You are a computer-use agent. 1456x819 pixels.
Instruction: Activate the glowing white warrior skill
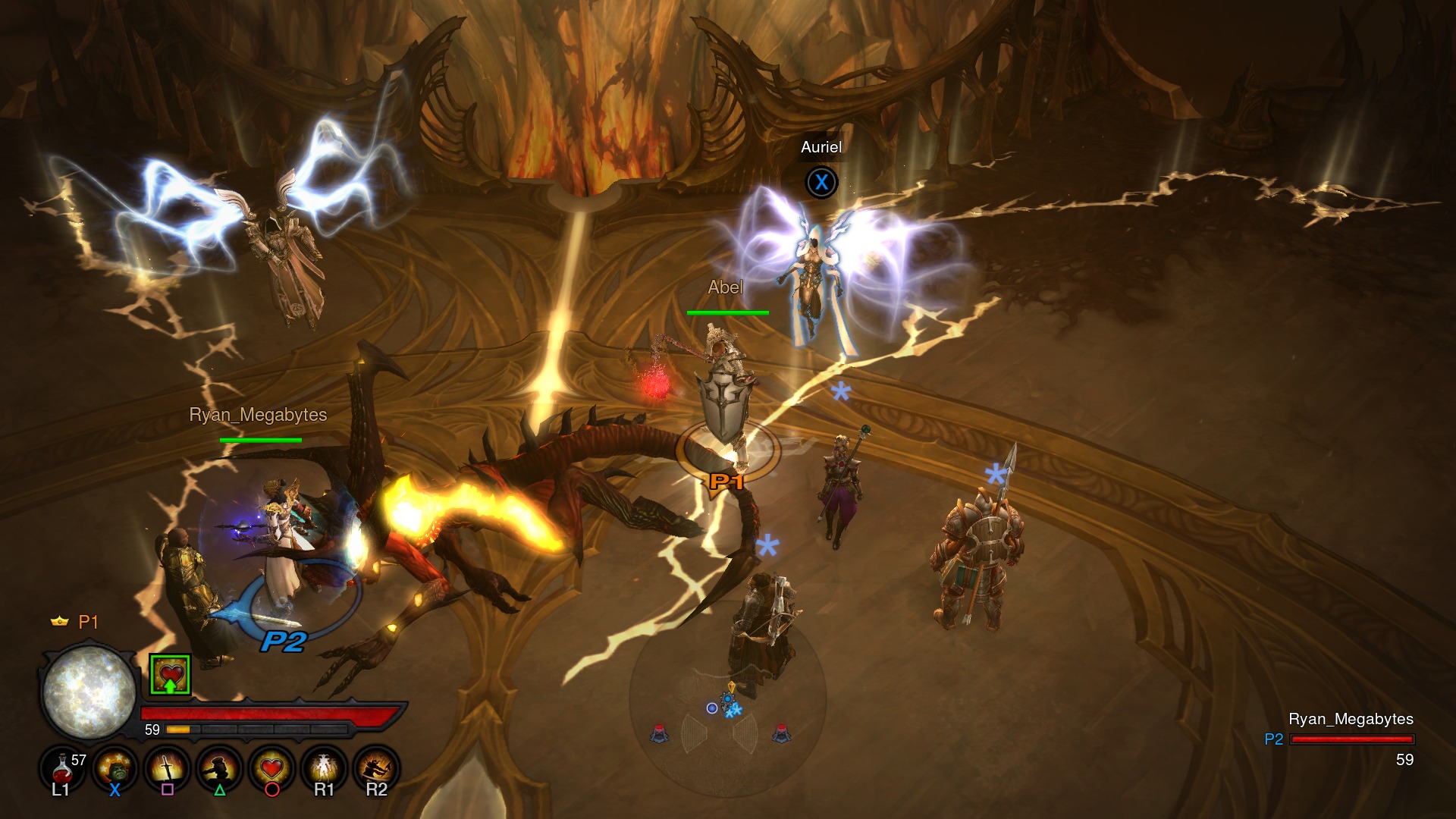324,769
